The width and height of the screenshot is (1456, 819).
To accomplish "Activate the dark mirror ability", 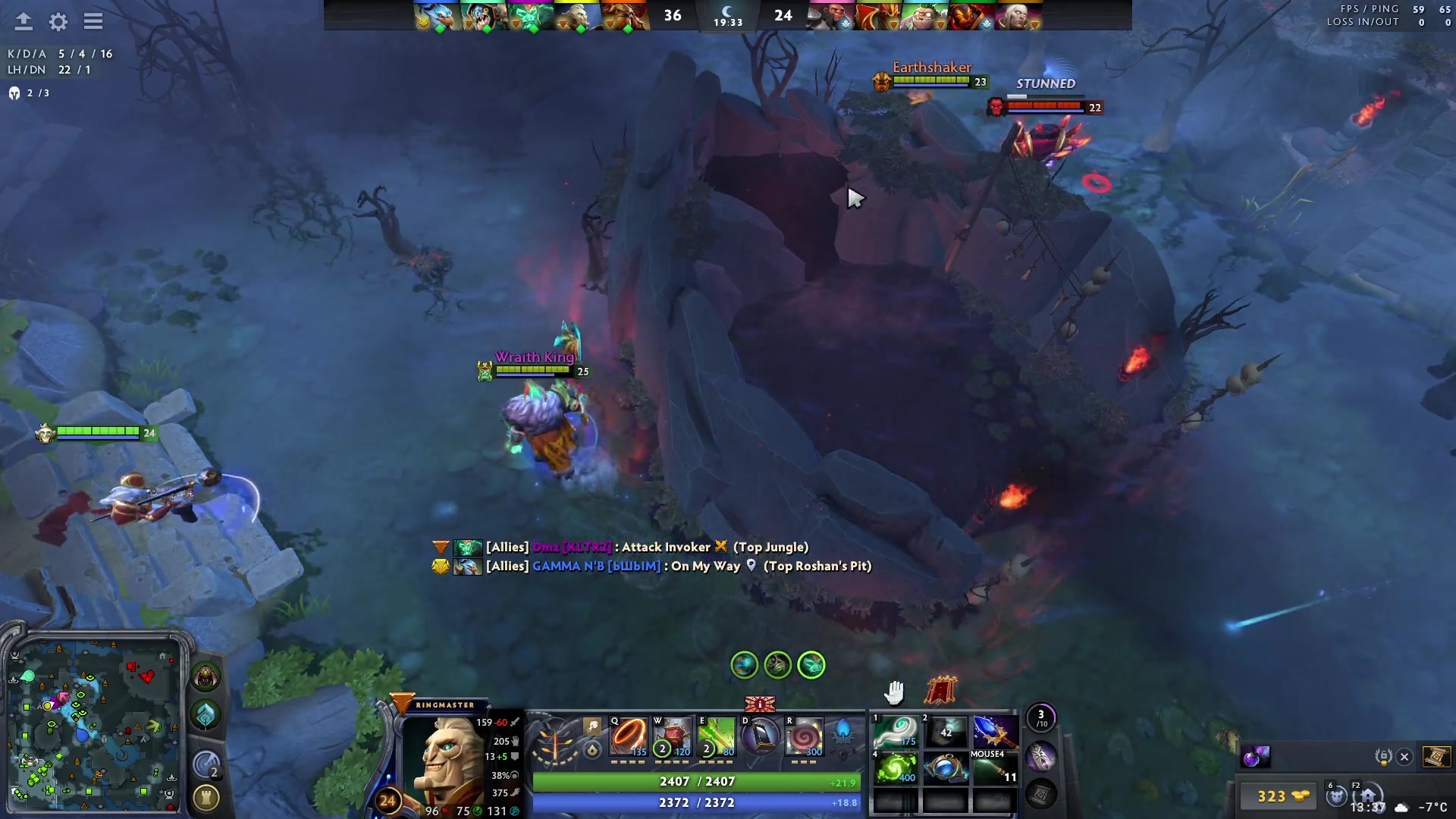I will [760, 737].
